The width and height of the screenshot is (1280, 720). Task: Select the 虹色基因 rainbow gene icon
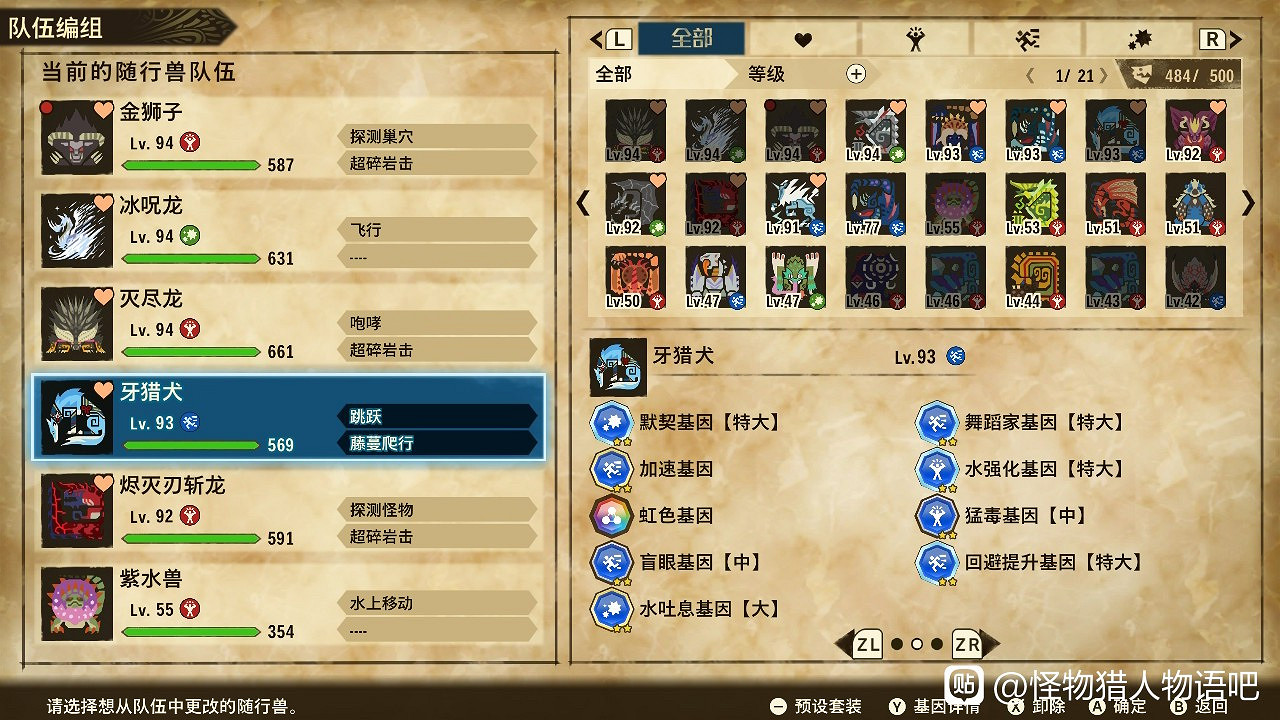click(612, 515)
